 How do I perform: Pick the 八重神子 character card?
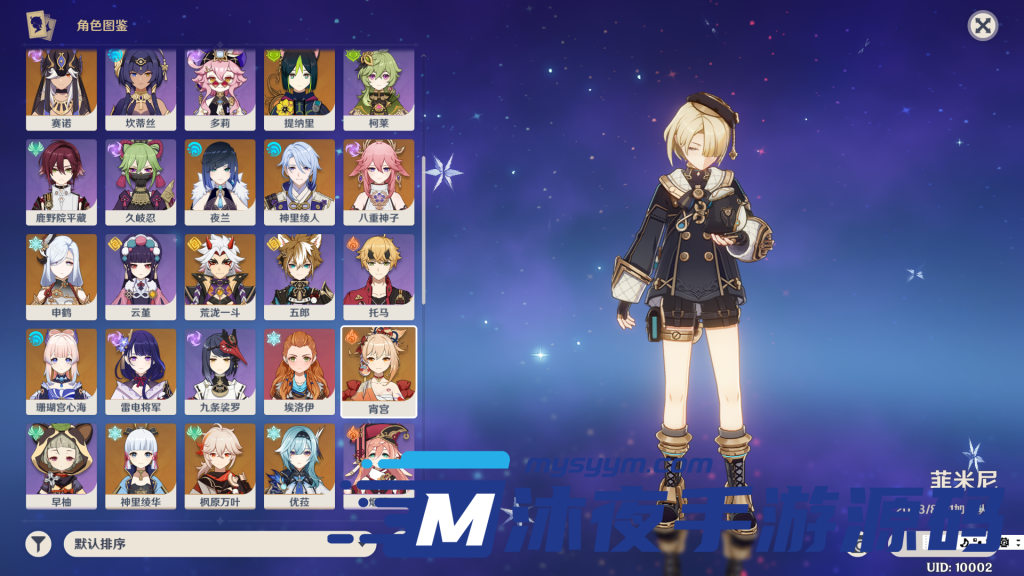[x=379, y=181]
